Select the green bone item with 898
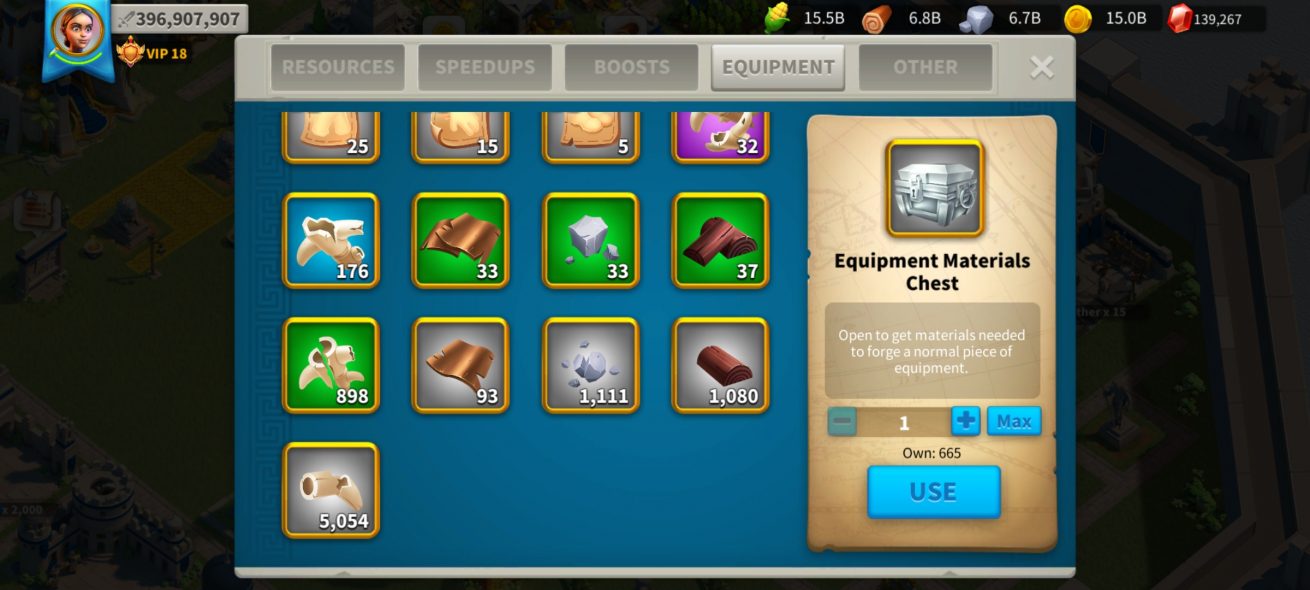 pos(331,365)
